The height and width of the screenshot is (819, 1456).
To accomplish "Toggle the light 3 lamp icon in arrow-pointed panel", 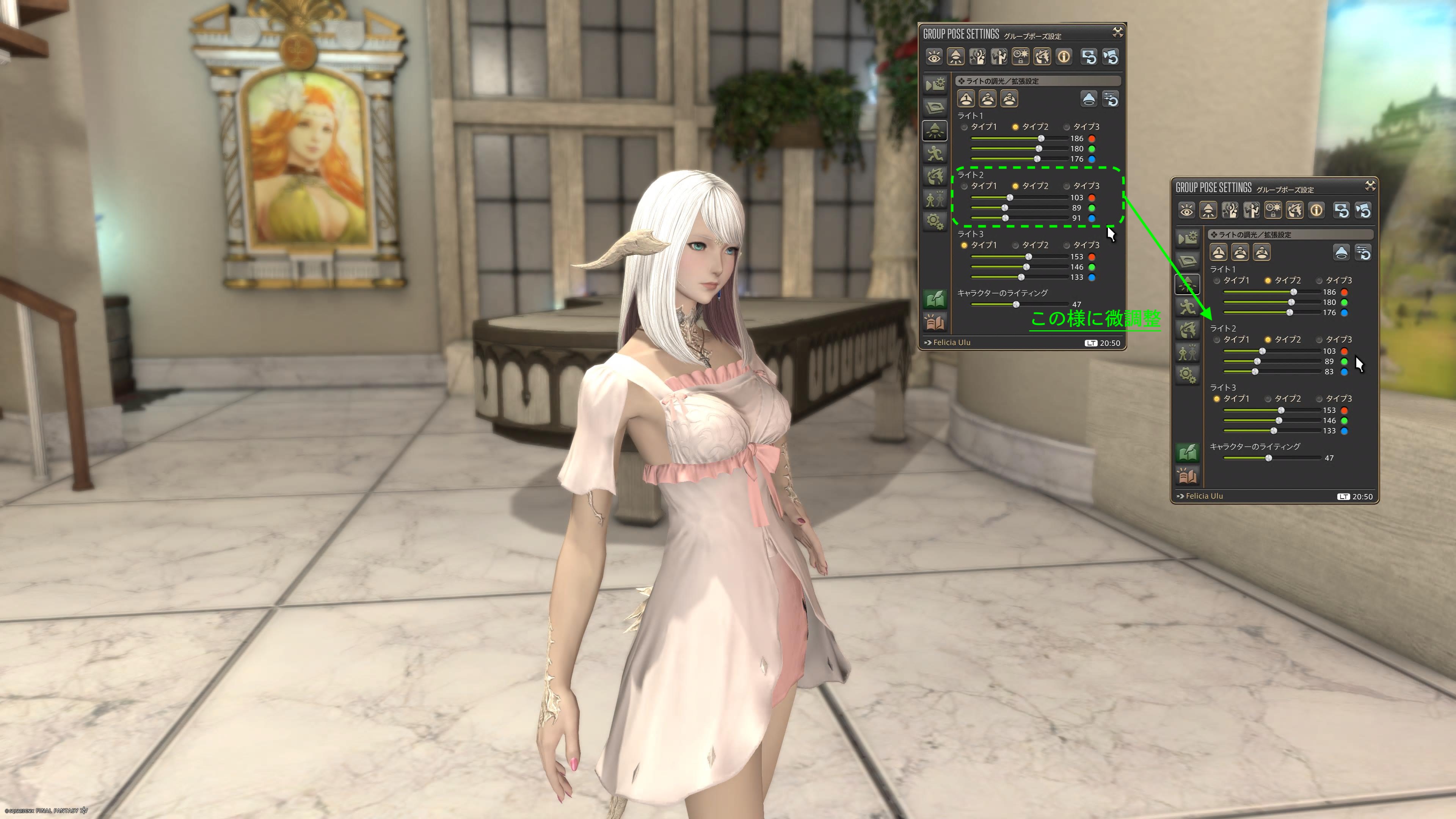I will tap(1261, 253).
